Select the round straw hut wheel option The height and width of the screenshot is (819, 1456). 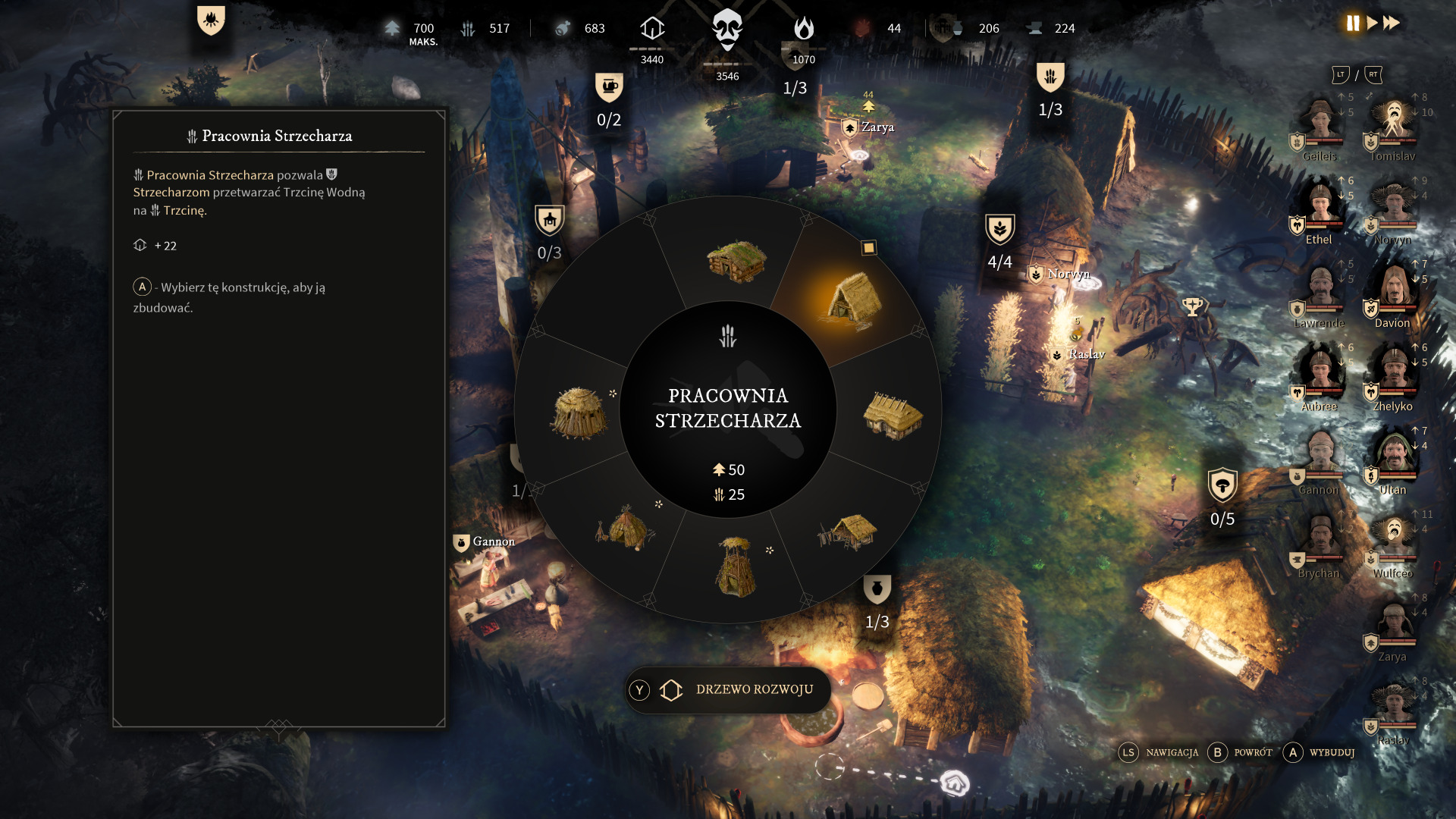(579, 413)
